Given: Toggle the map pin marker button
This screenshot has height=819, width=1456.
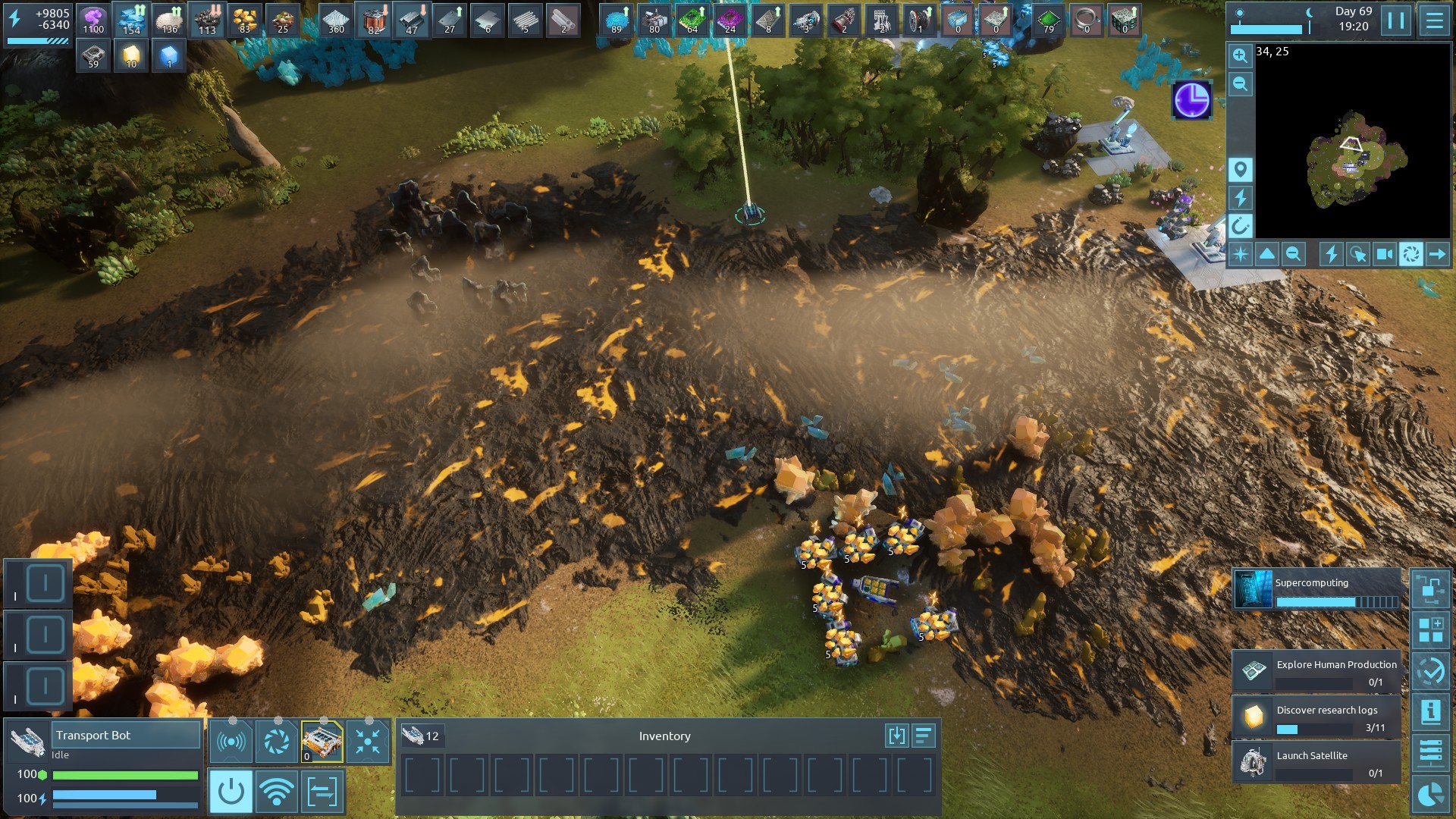Looking at the screenshot, I should [1241, 169].
